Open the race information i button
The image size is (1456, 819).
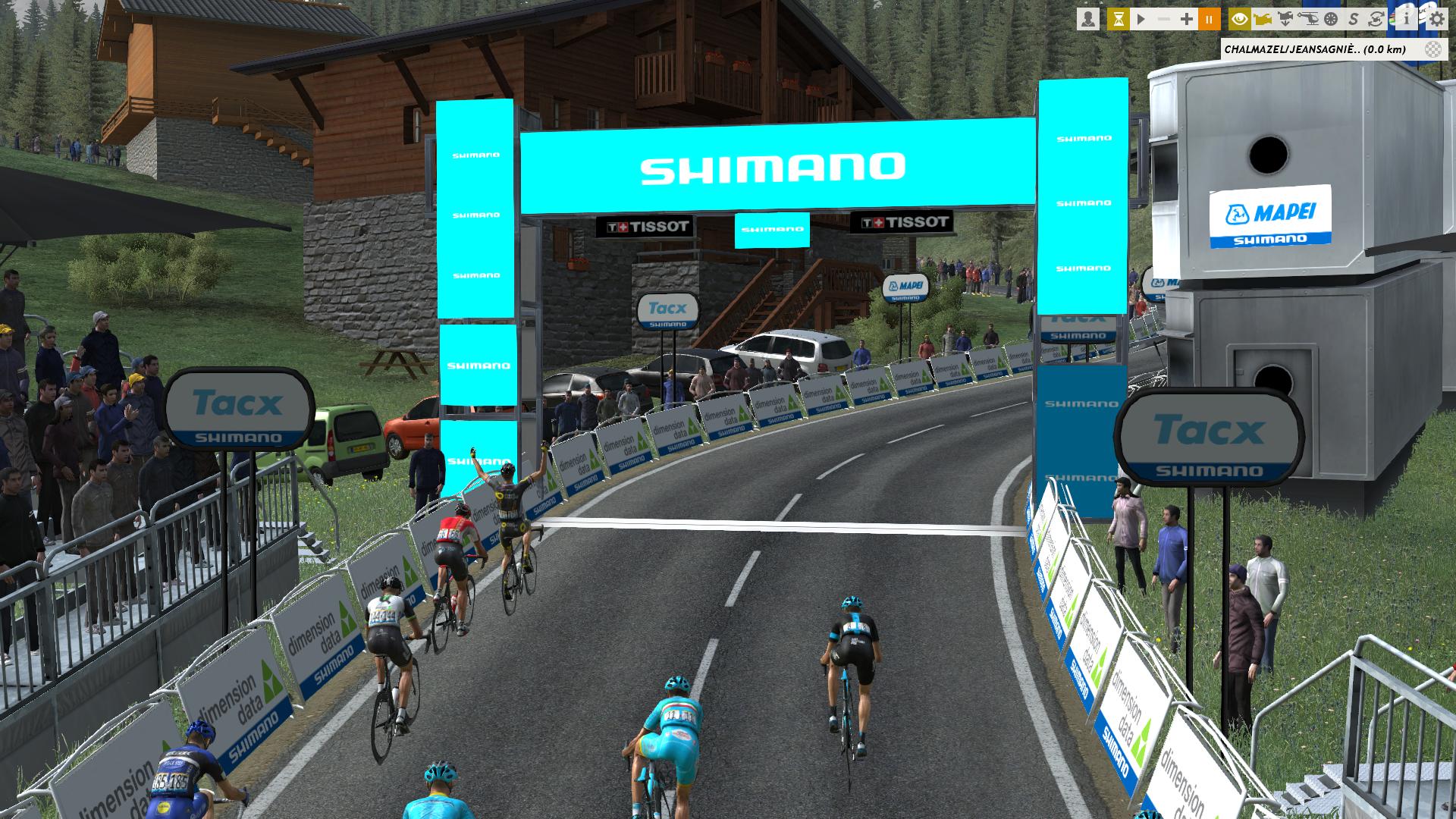click(1405, 19)
